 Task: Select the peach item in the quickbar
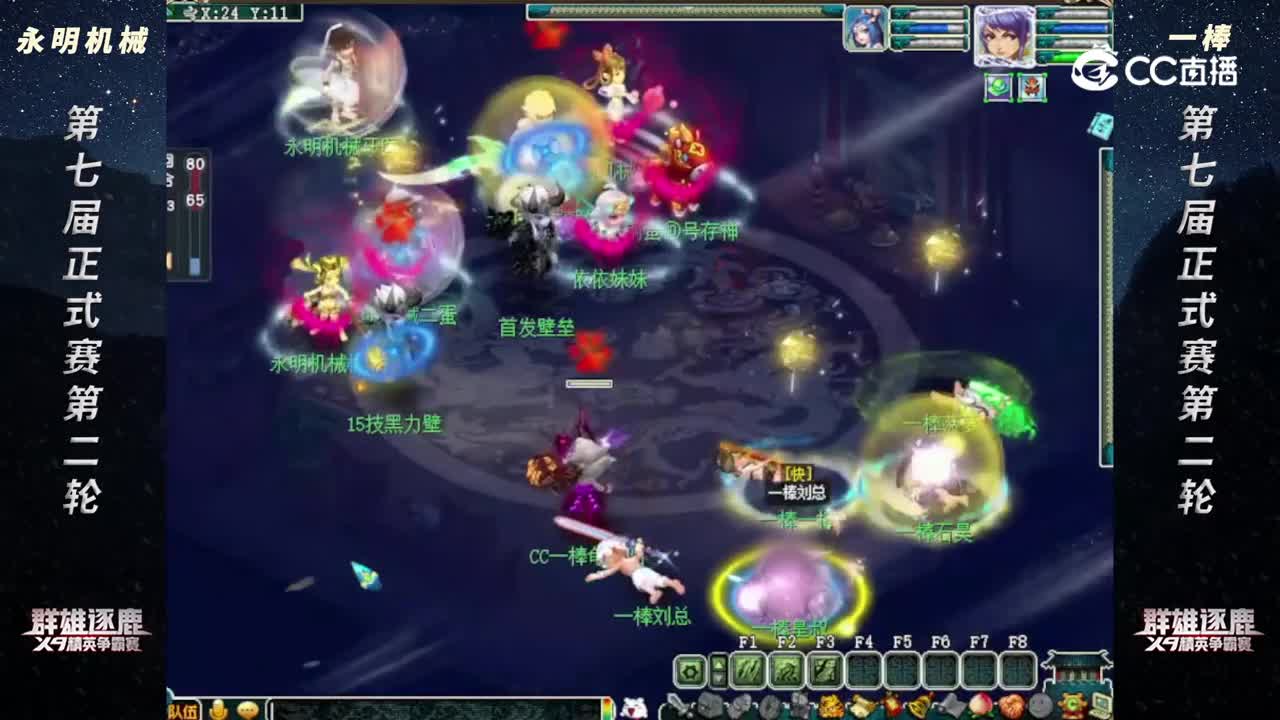[x=980, y=703]
